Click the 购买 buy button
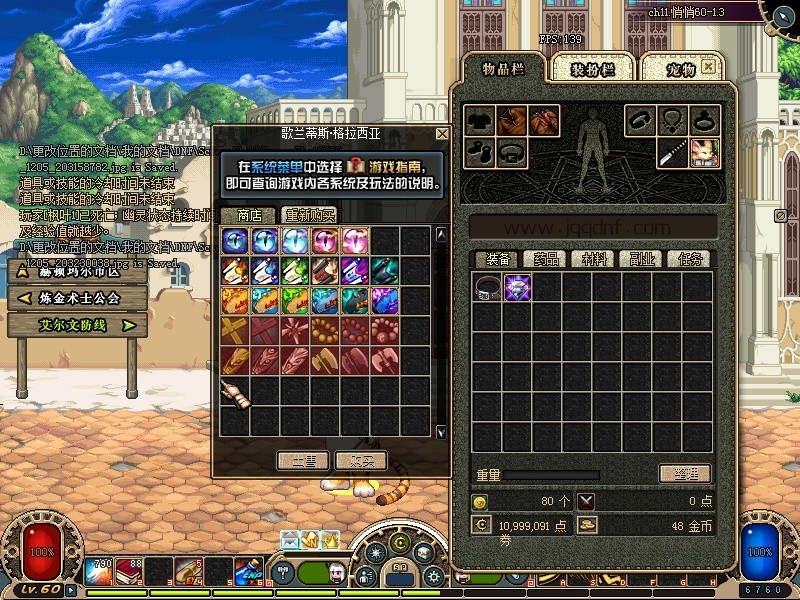Image resolution: width=800 pixels, height=600 pixels. (x=361, y=460)
